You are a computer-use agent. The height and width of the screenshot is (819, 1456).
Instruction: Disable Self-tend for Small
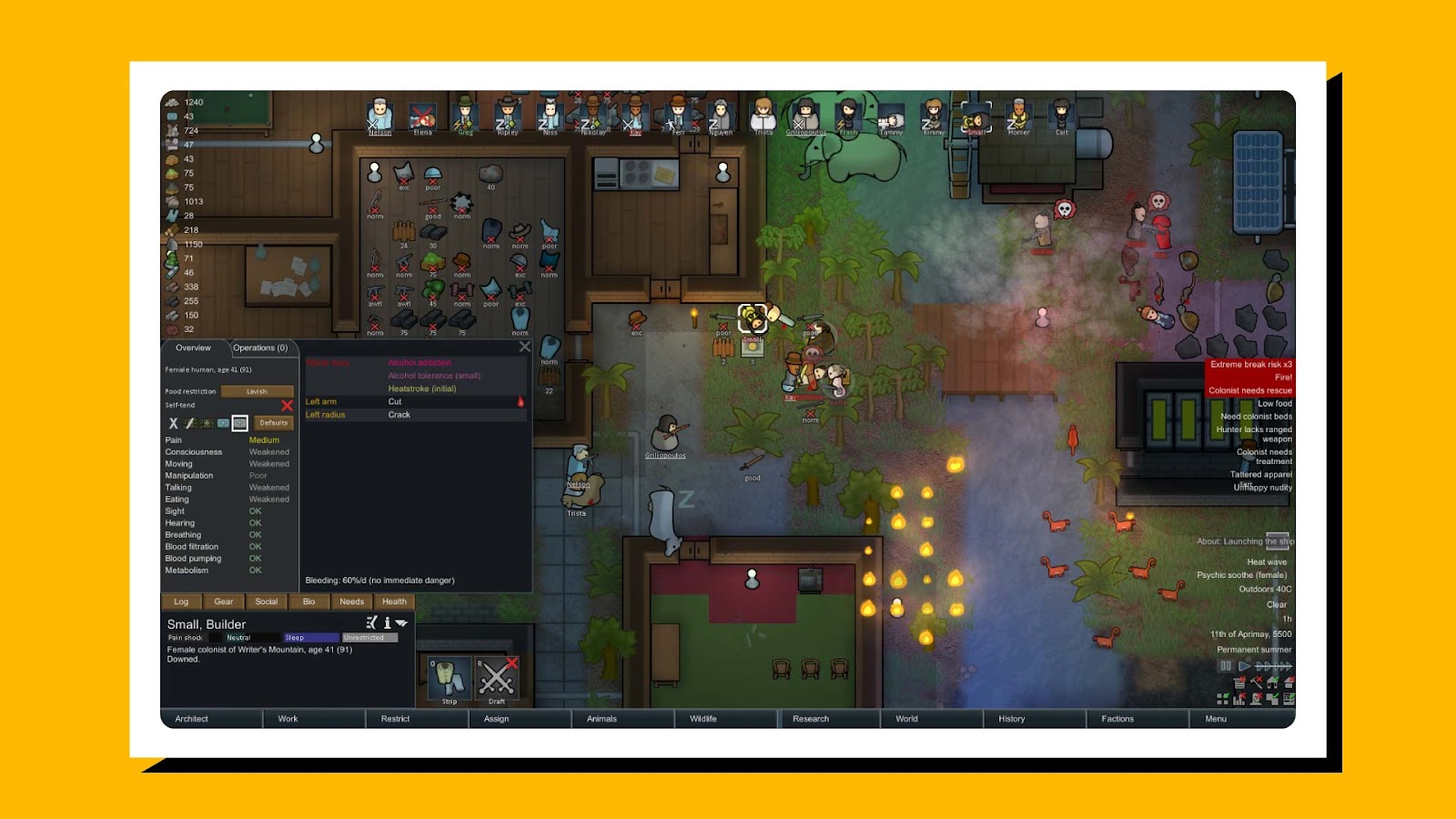pos(288,405)
